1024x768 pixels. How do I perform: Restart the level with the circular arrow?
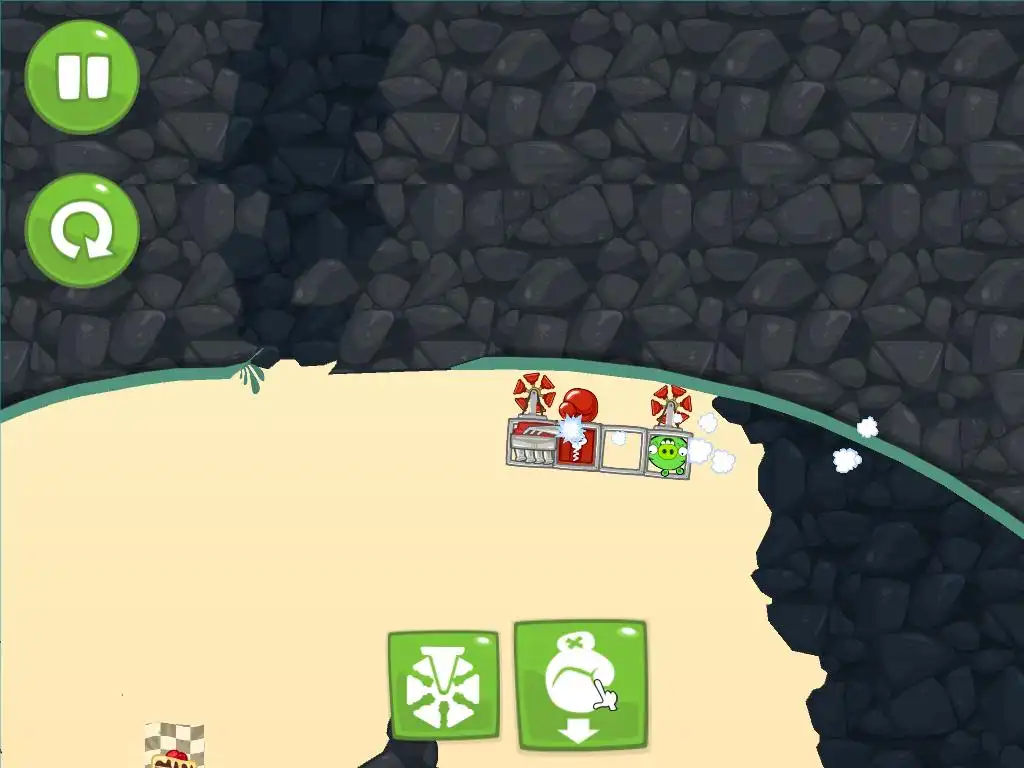click(x=82, y=231)
